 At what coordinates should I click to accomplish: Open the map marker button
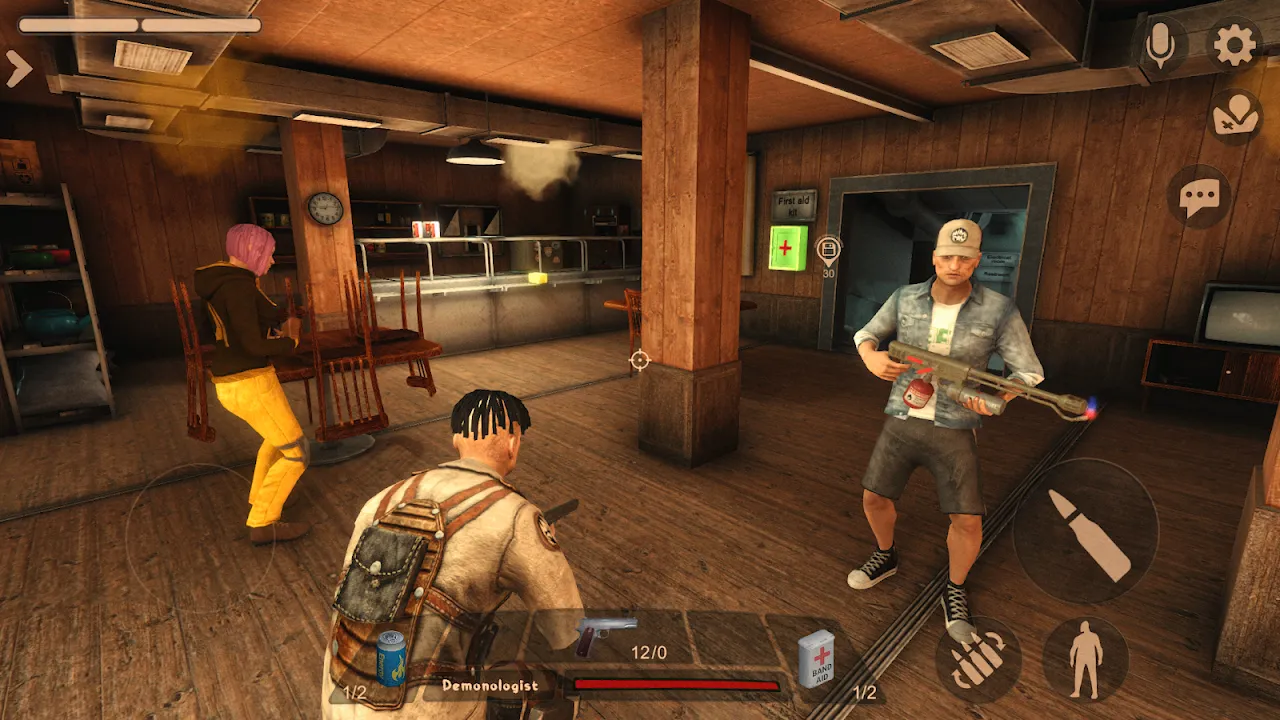1235,117
